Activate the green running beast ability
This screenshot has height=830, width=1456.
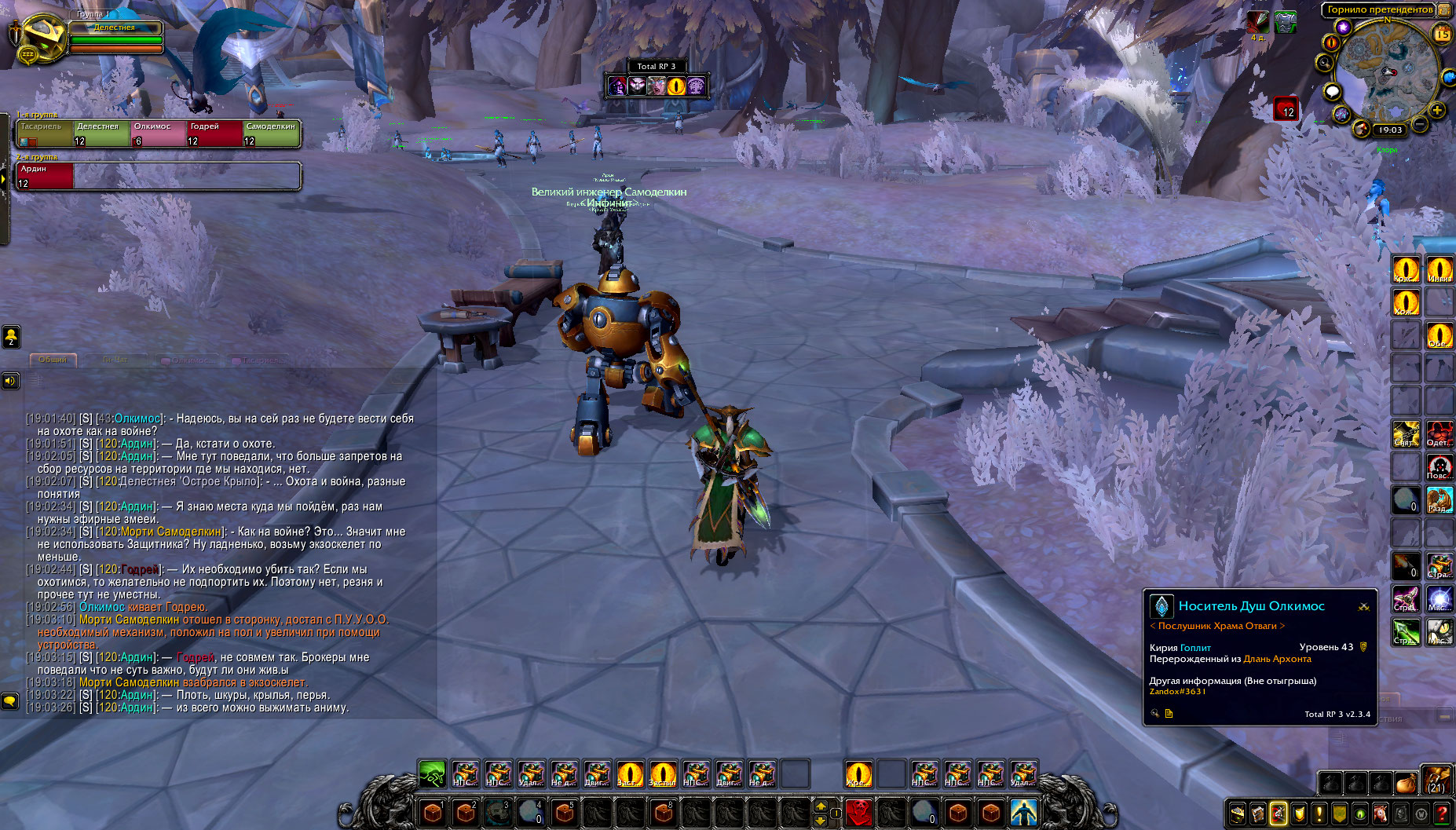432,774
